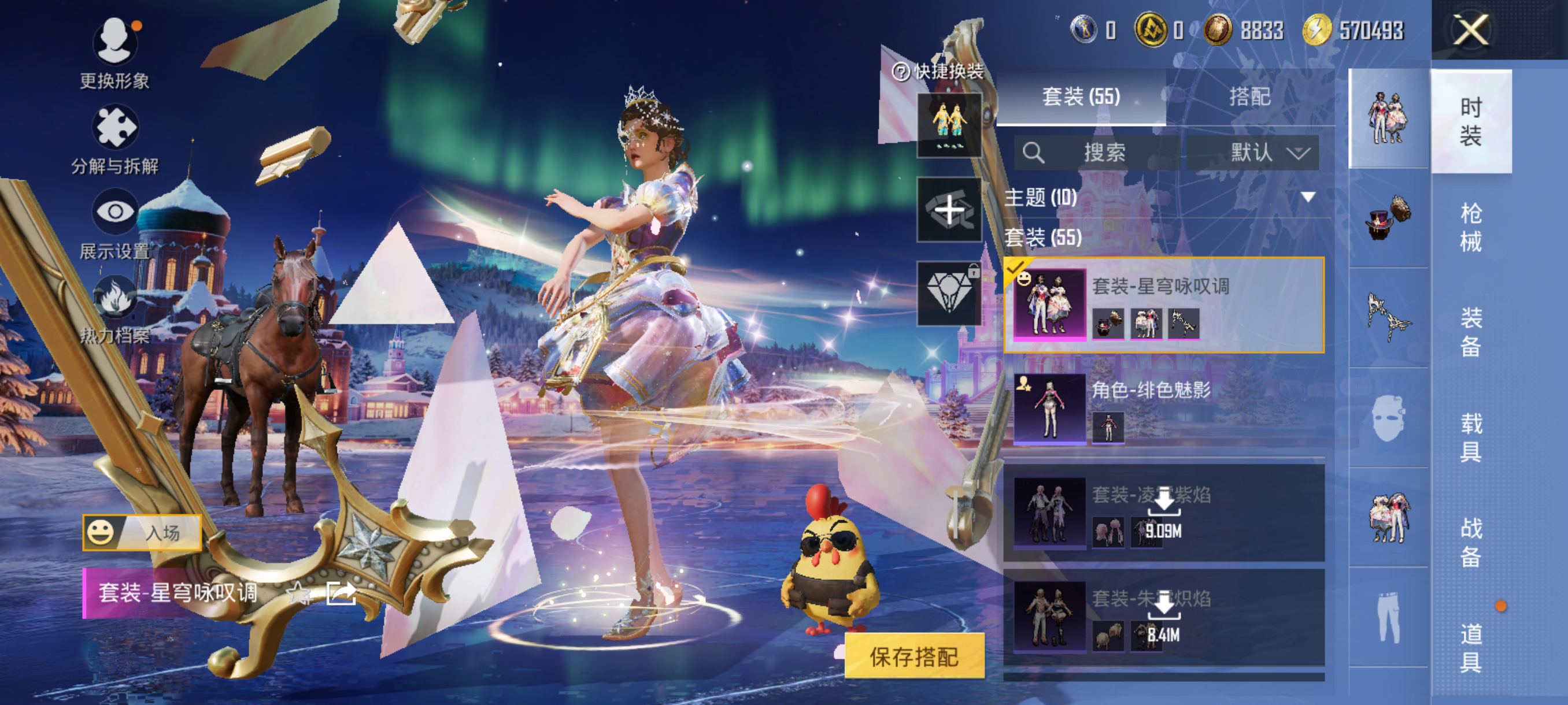Favorite the outfit with the star icon
The width and height of the screenshot is (1568, 705).
tap(299, 592)
